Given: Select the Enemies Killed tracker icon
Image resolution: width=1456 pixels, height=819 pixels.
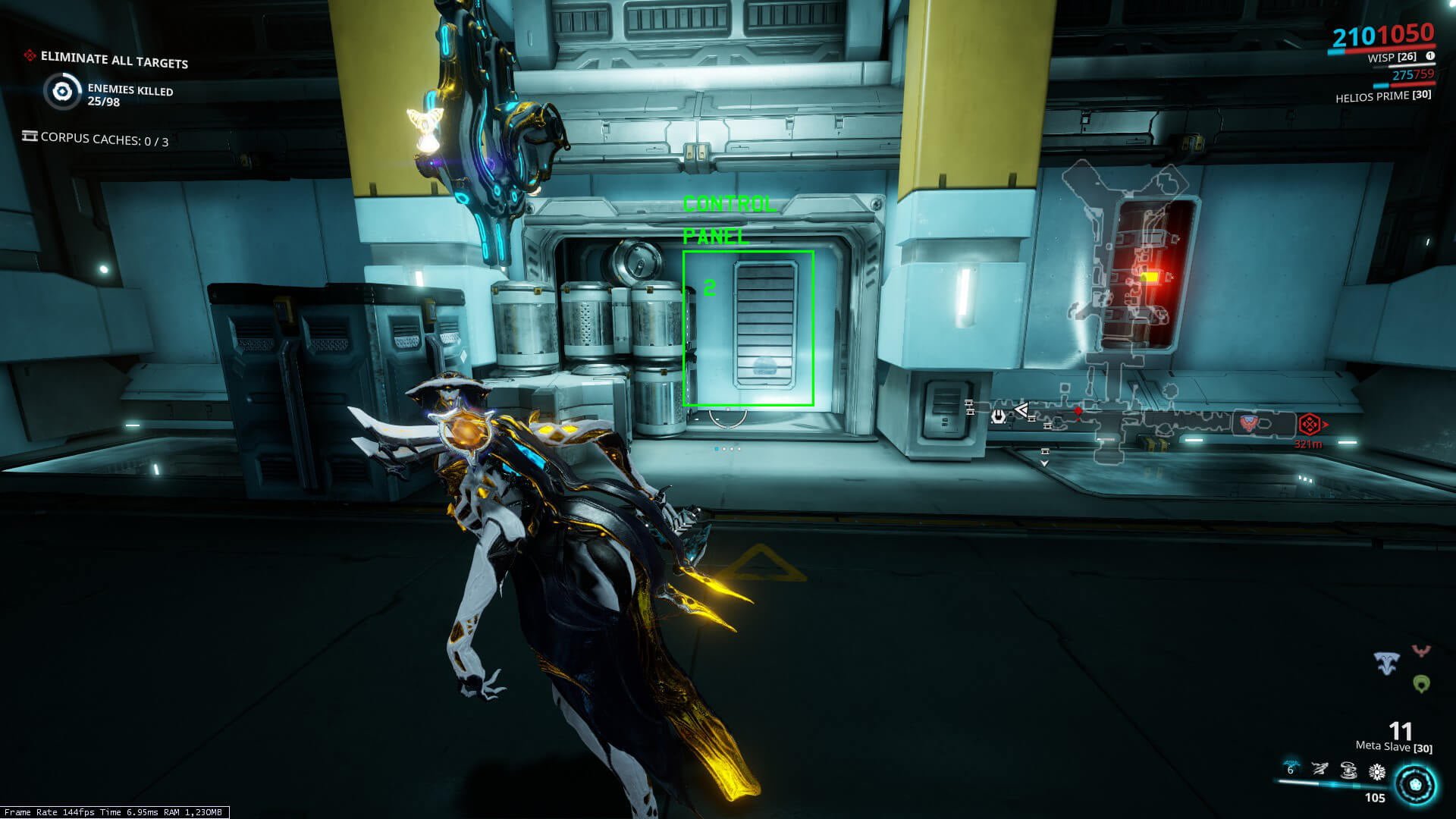Looking at the screenshot, I should click(62, 93).
